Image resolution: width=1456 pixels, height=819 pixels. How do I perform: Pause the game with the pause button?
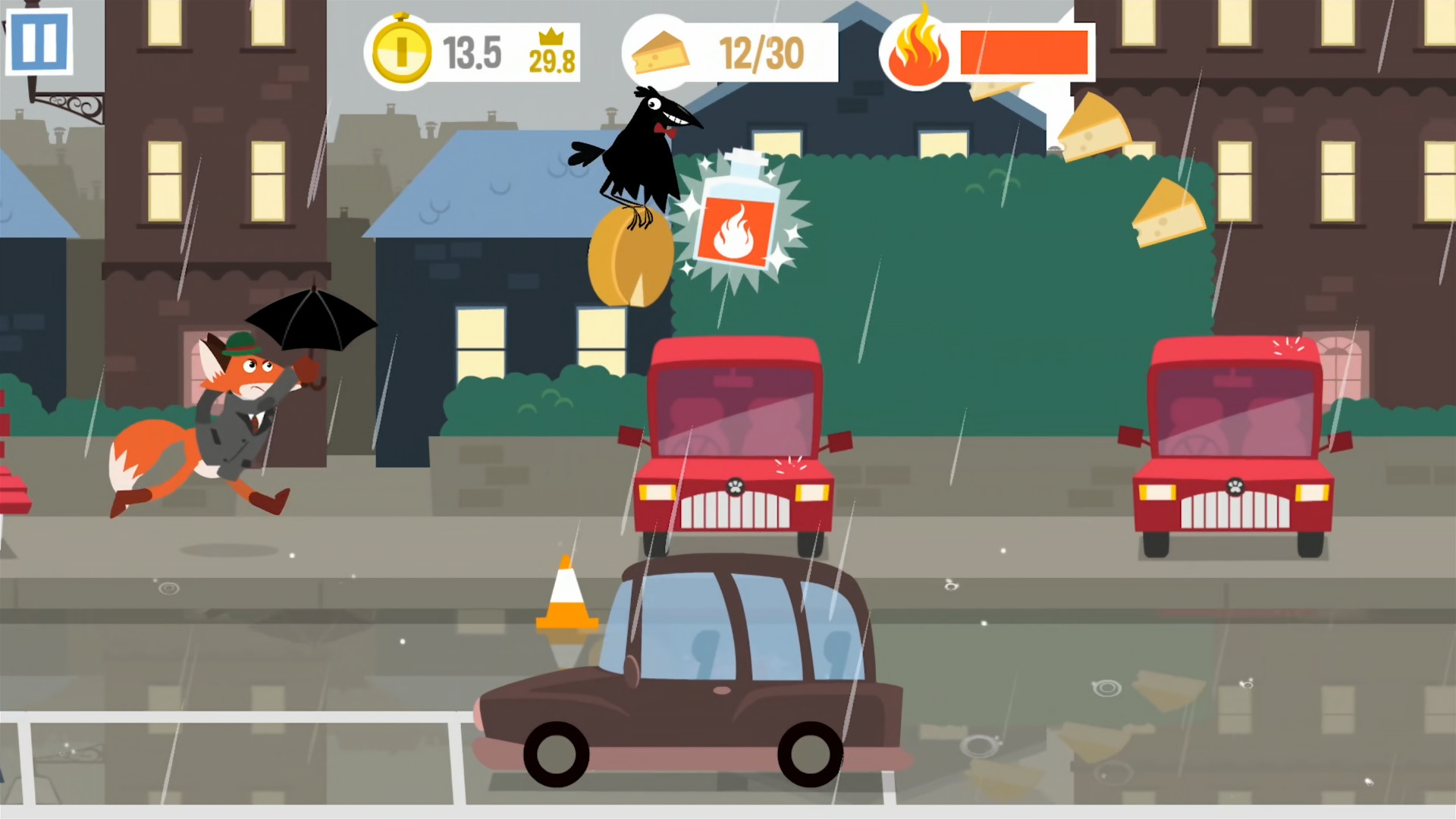tap(39, 42)
